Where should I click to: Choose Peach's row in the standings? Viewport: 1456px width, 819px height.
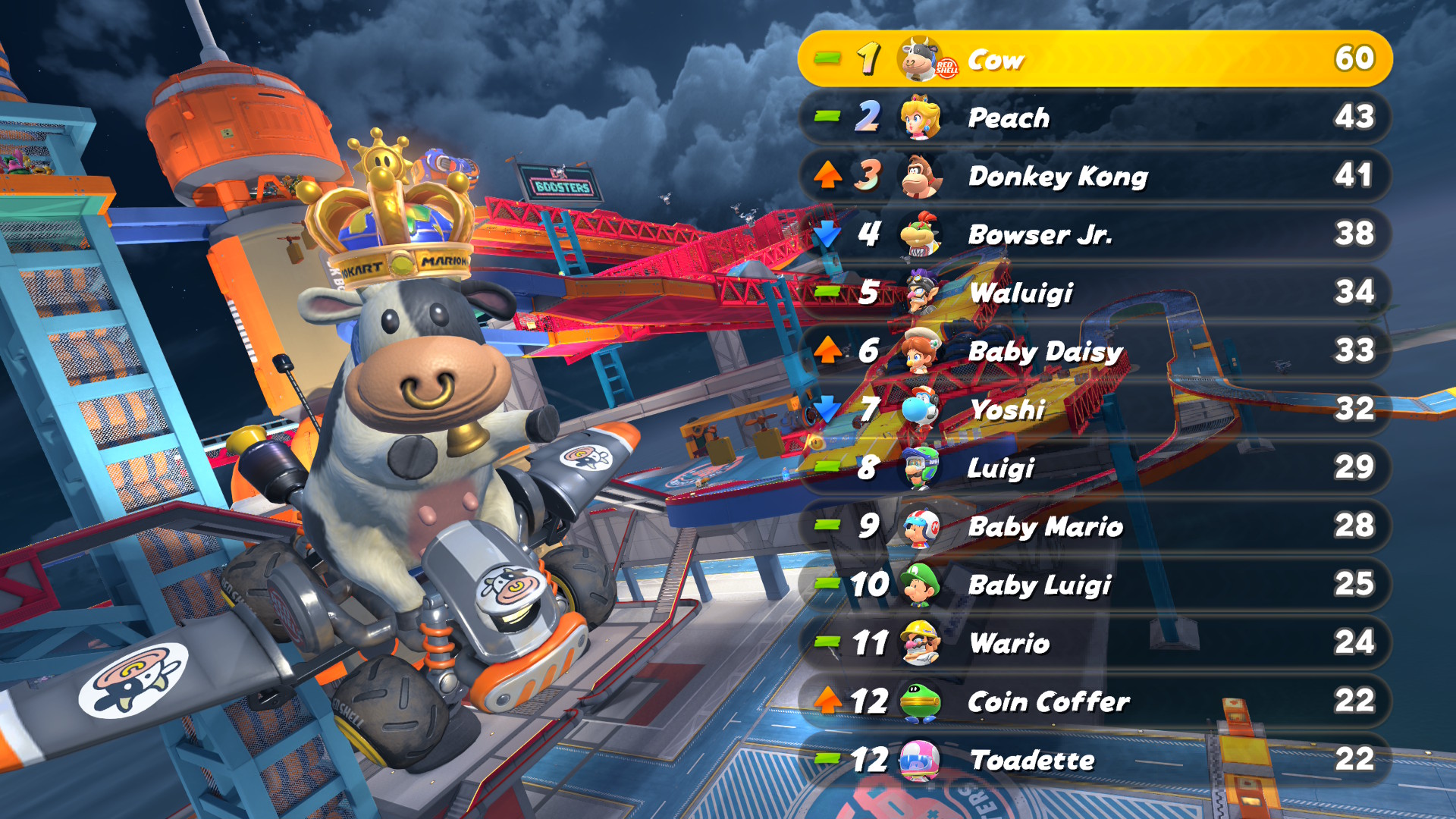(1095, 118)
